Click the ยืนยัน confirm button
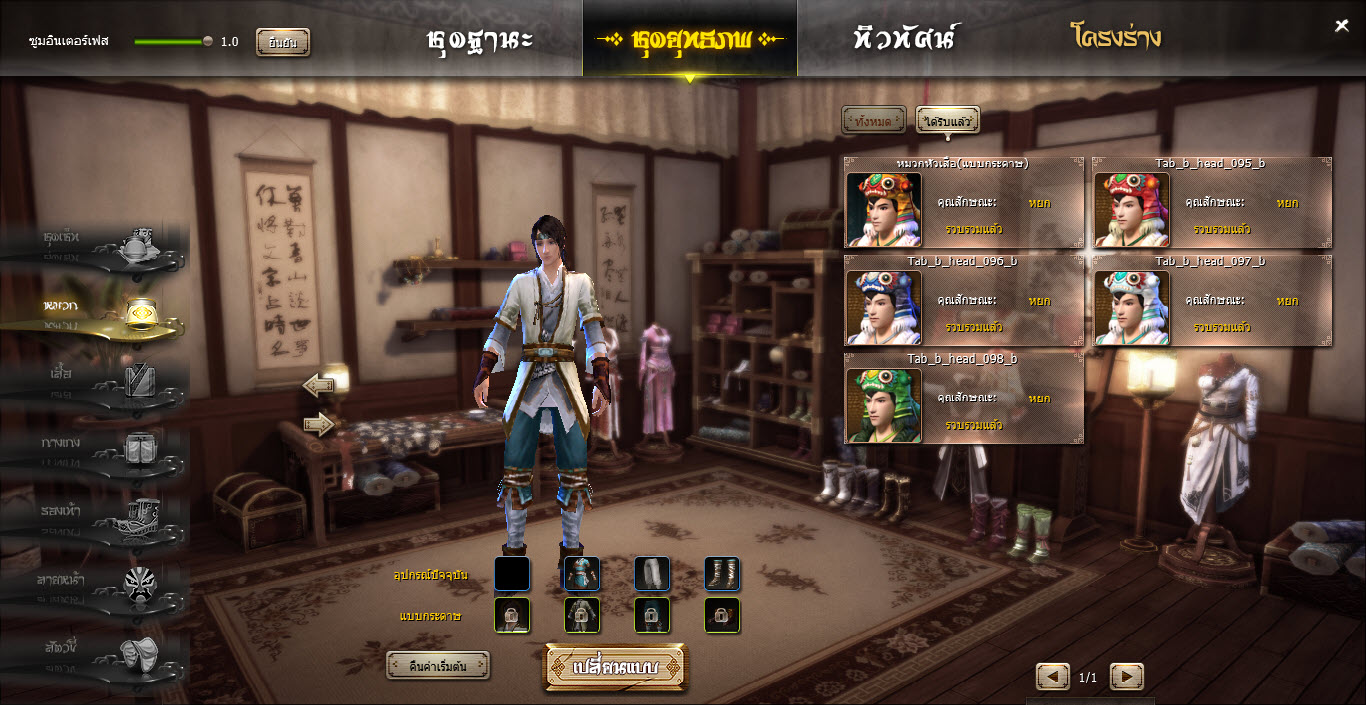The width and height of the screenshot is (1366, 705). 283,42
